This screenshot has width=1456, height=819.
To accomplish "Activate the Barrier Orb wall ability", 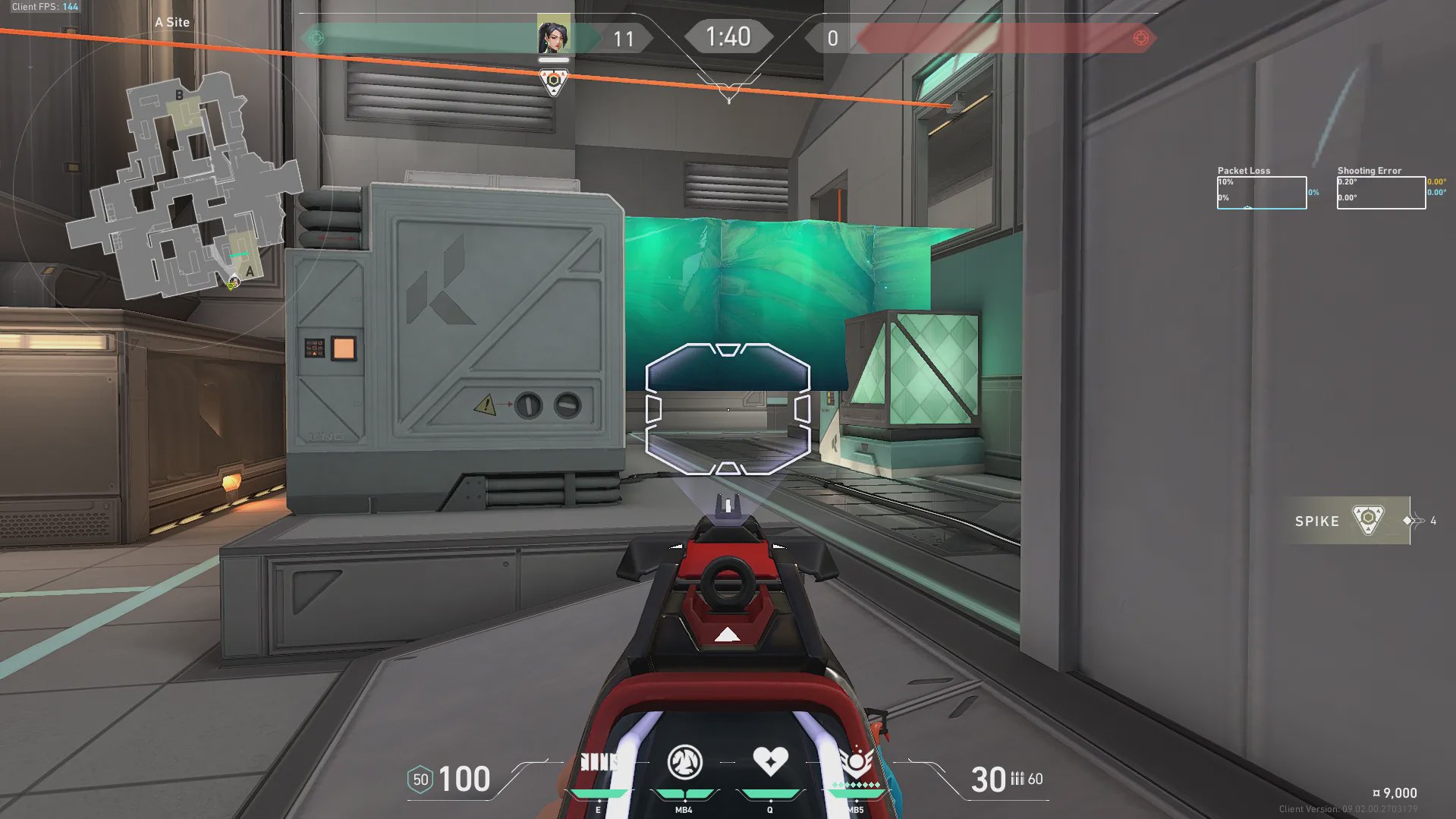I will click(x=599, y=763).
